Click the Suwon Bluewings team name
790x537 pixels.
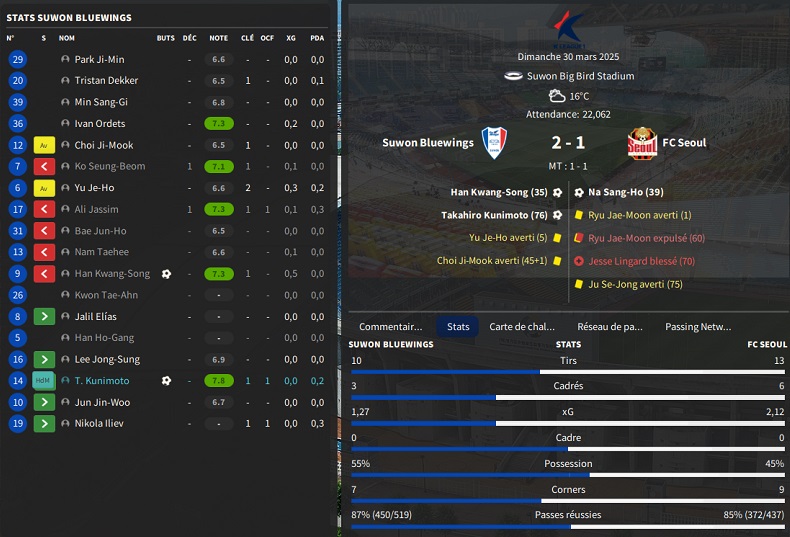tap(427, 143)
